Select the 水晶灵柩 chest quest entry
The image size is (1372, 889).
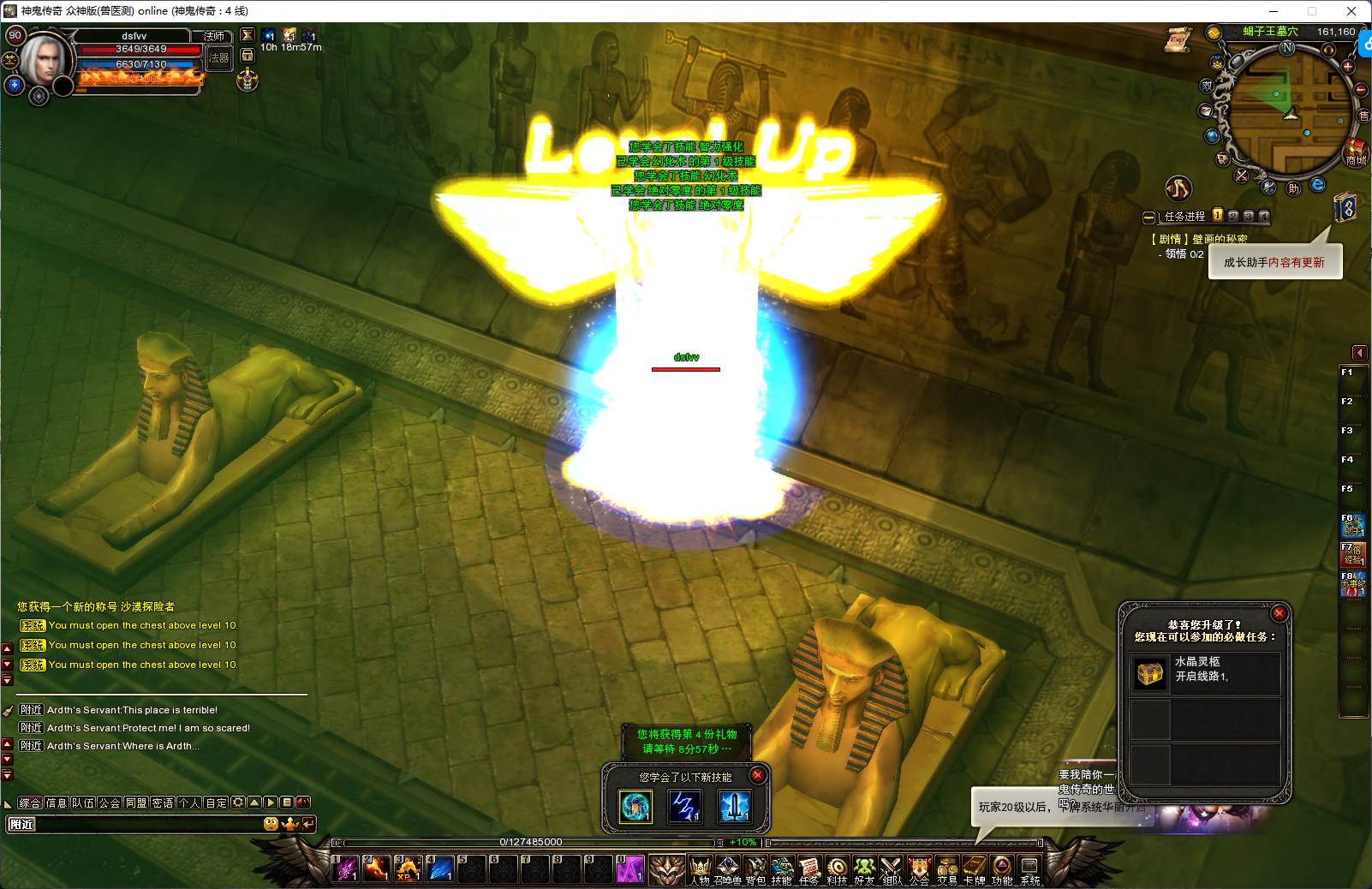(1204, 674)
